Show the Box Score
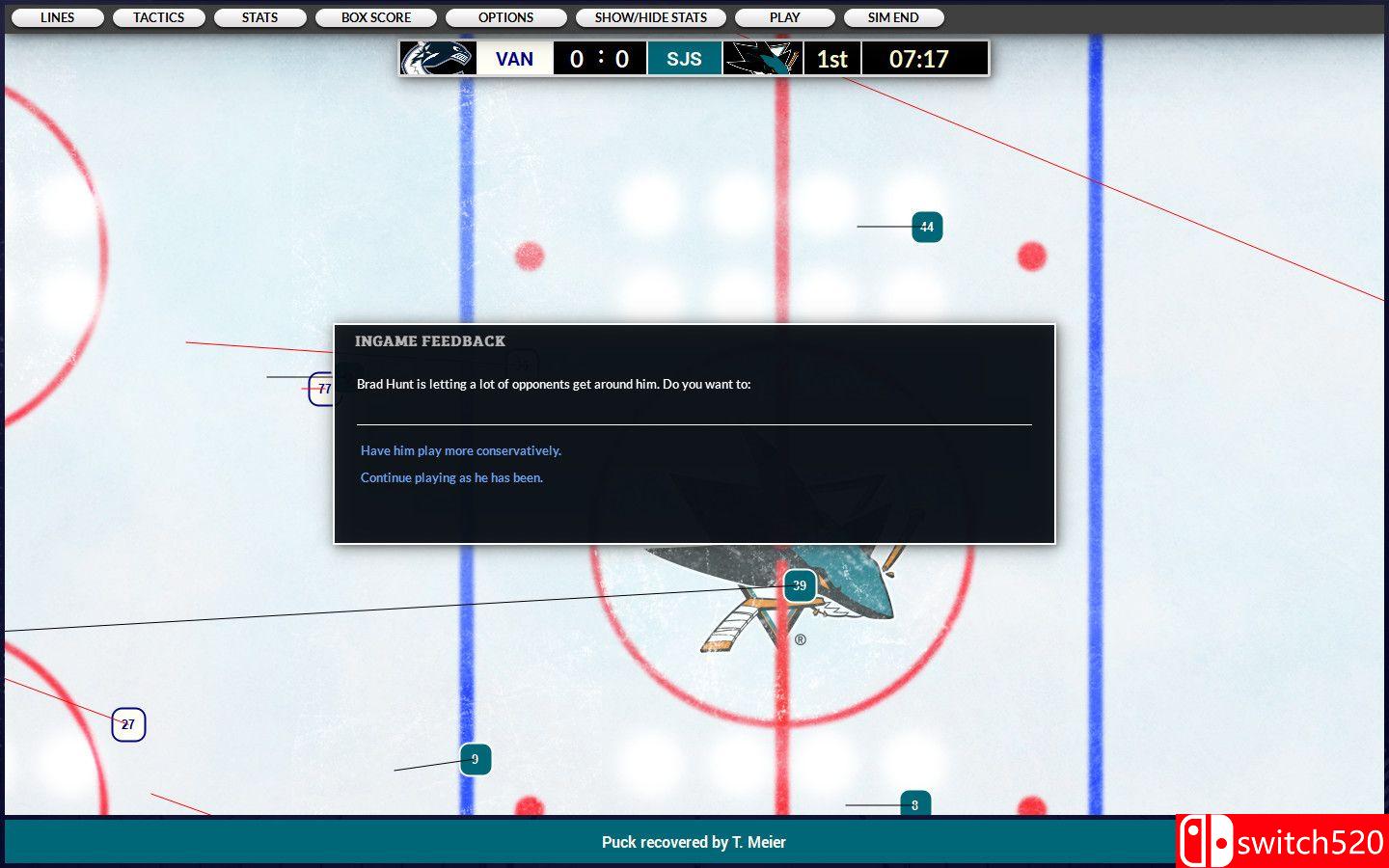Screen dimensions: 1389x868 tap(375, 17)
